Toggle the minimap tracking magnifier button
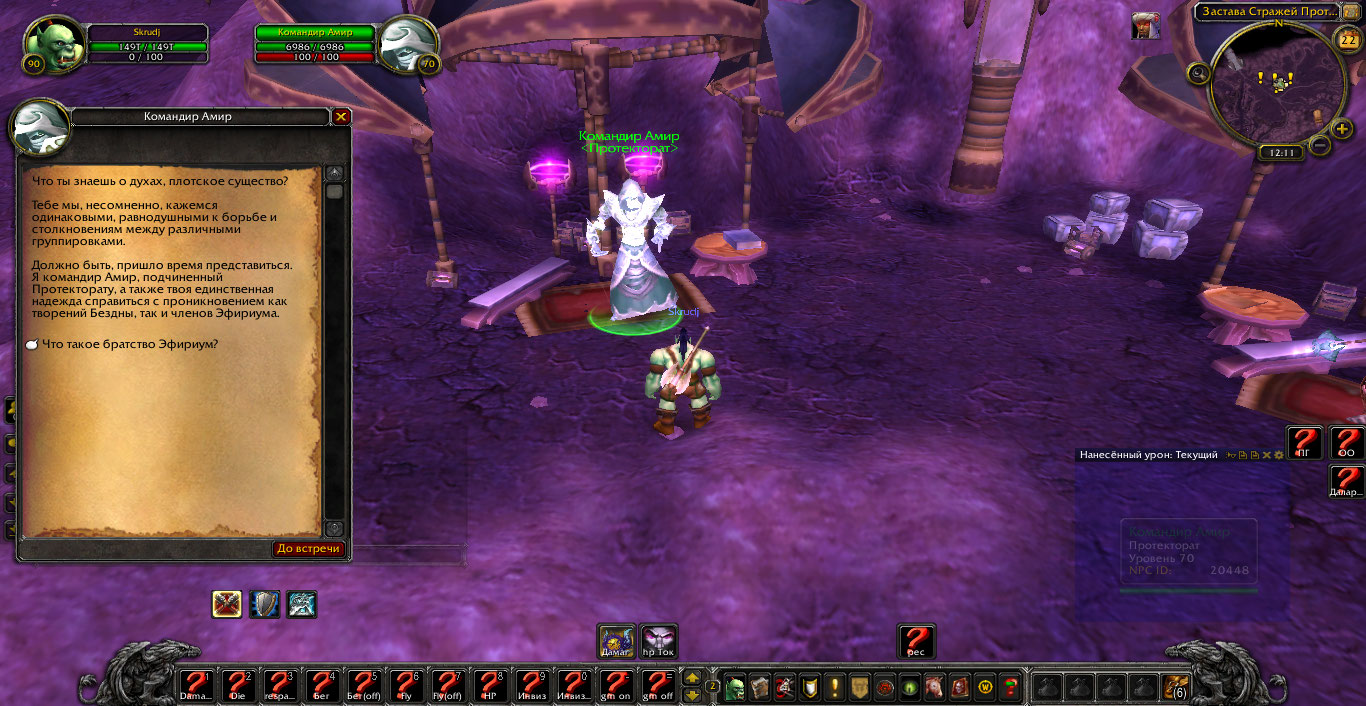The width and height of the screenshot is (1366, 706). (1199, 73)
